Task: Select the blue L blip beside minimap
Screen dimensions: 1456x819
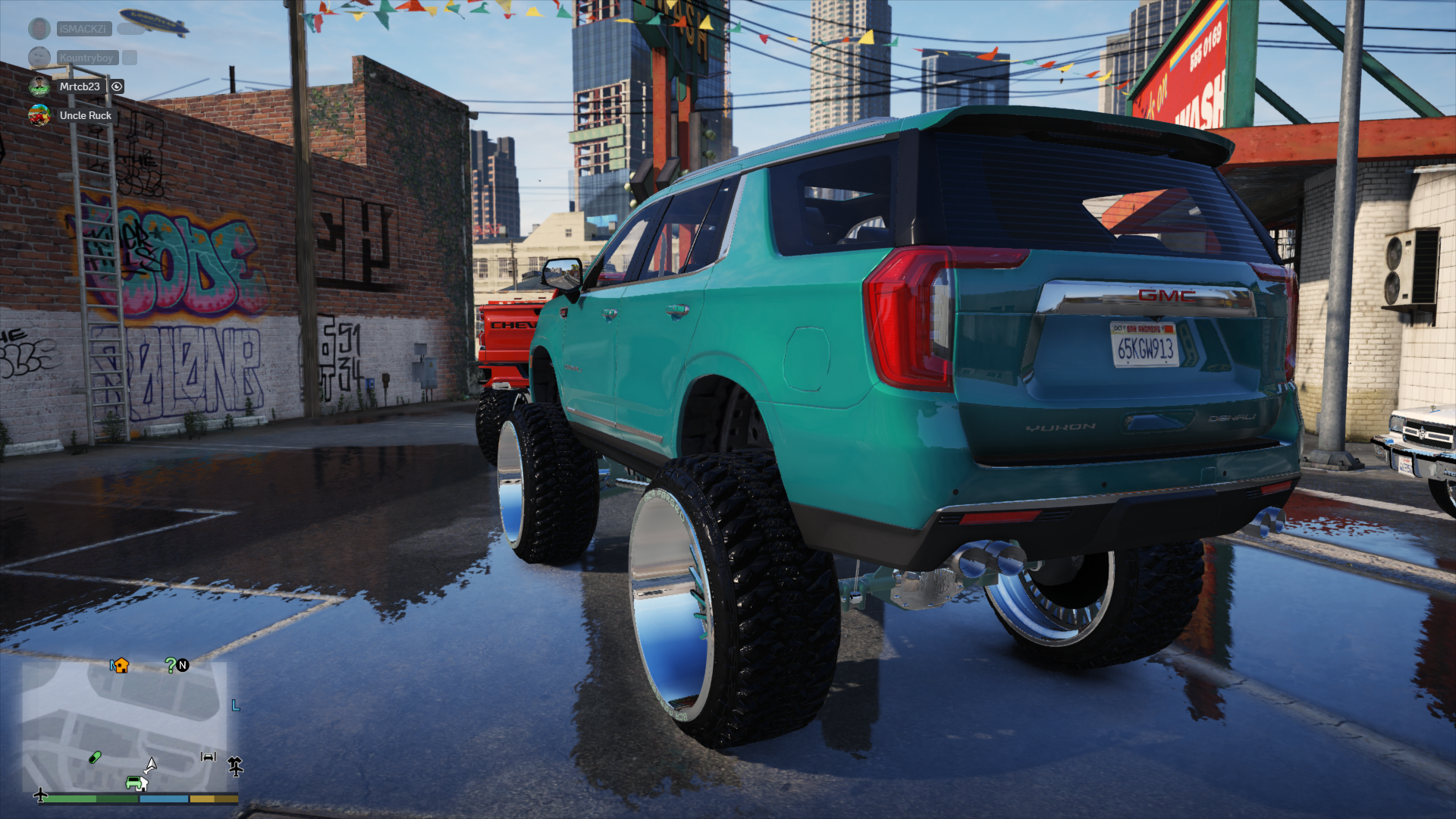Action: (235, 705)
